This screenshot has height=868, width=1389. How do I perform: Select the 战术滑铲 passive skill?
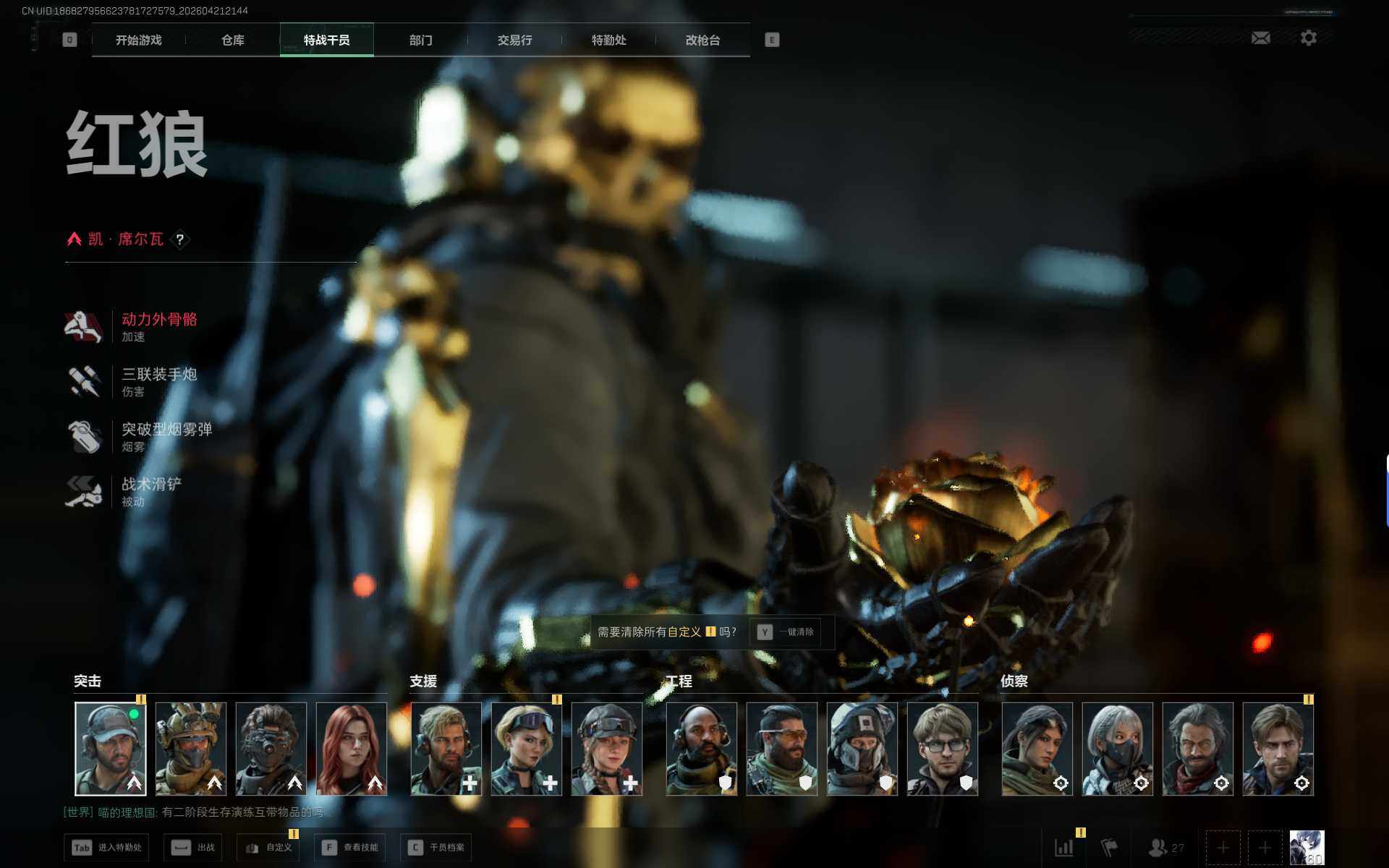click(150, 491)
